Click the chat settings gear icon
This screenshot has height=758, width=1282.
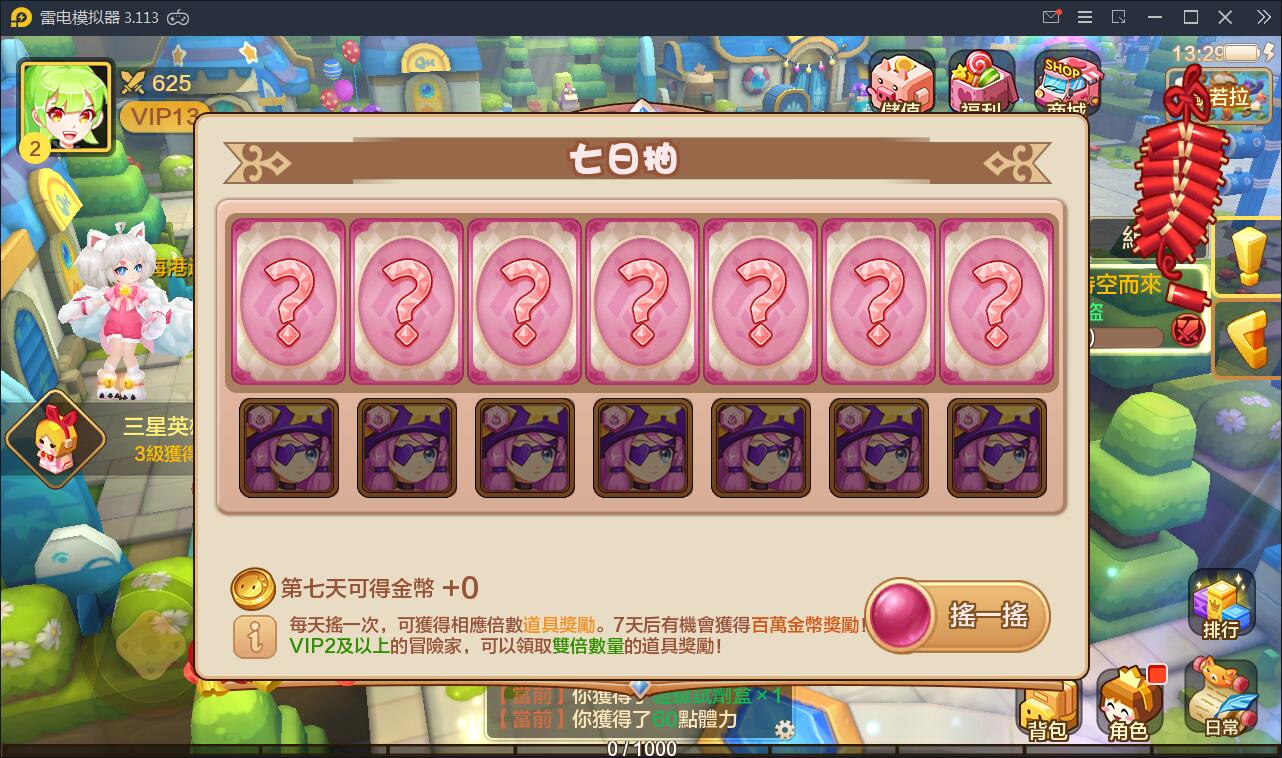tap(785, 730)
